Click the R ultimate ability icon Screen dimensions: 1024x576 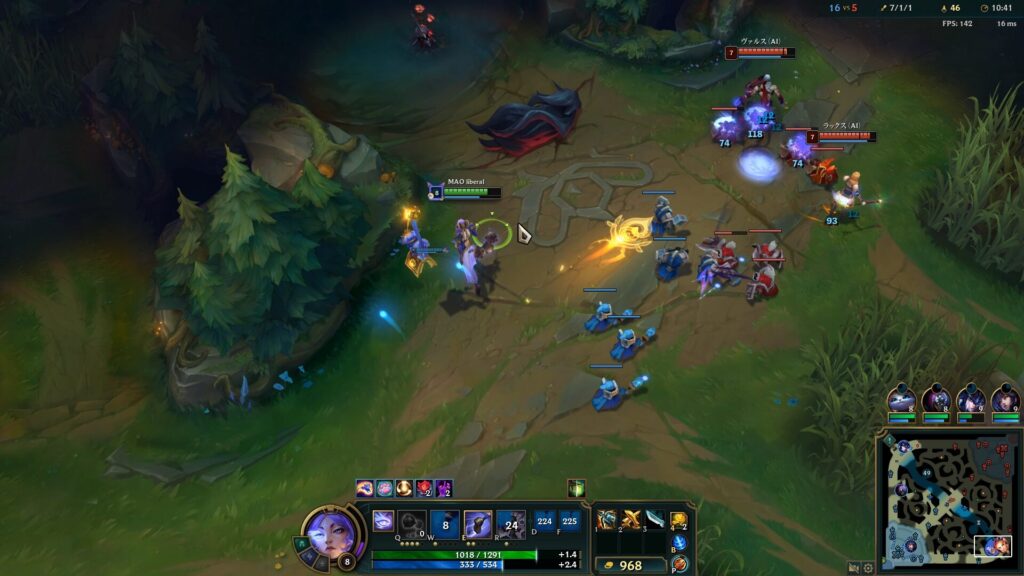point(510,523)
